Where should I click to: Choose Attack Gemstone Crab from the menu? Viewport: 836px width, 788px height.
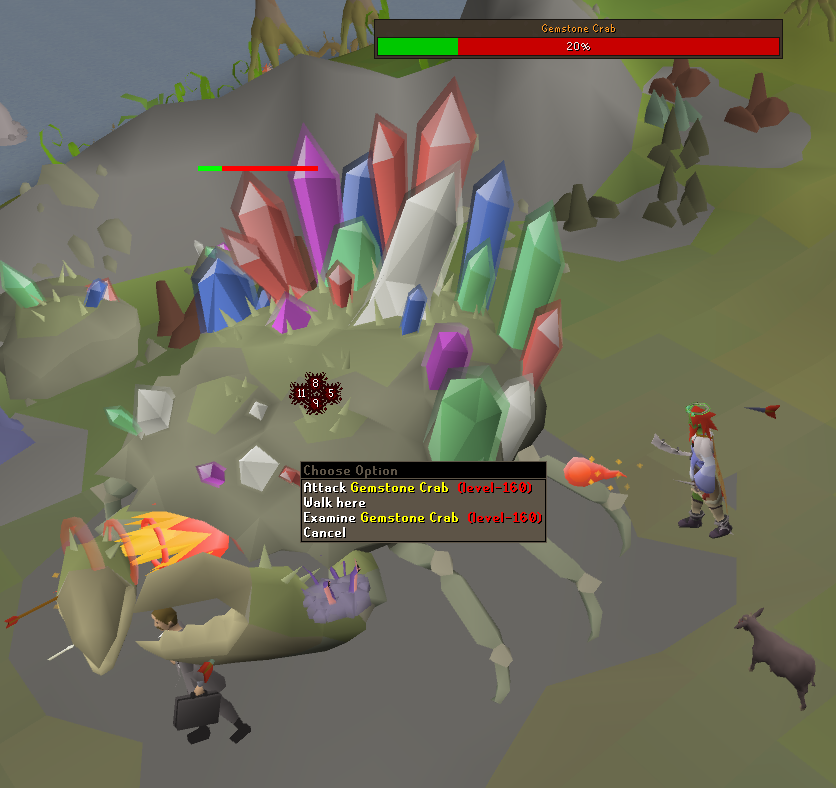422,488
